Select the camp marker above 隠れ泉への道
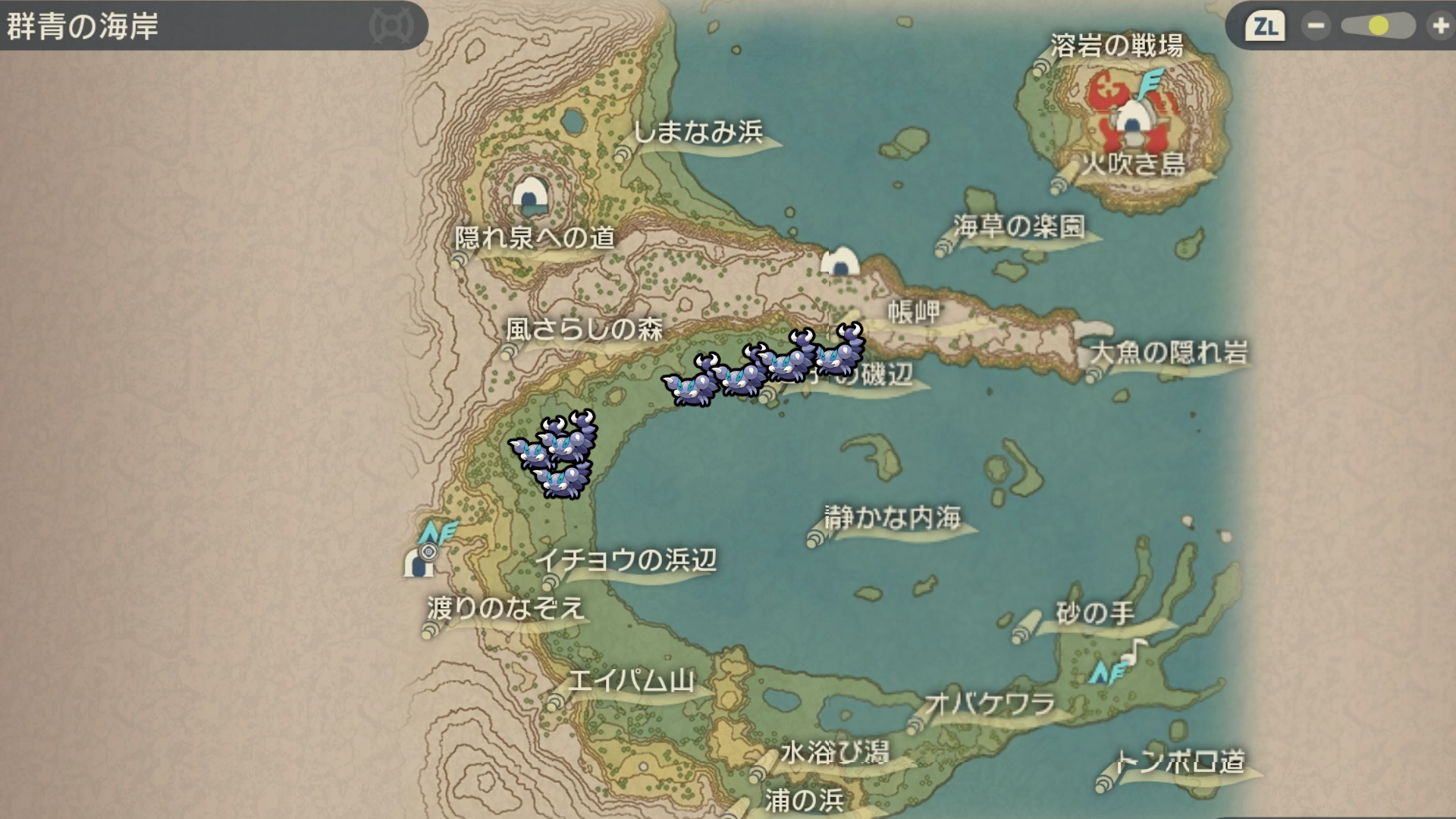 (530, 194)
